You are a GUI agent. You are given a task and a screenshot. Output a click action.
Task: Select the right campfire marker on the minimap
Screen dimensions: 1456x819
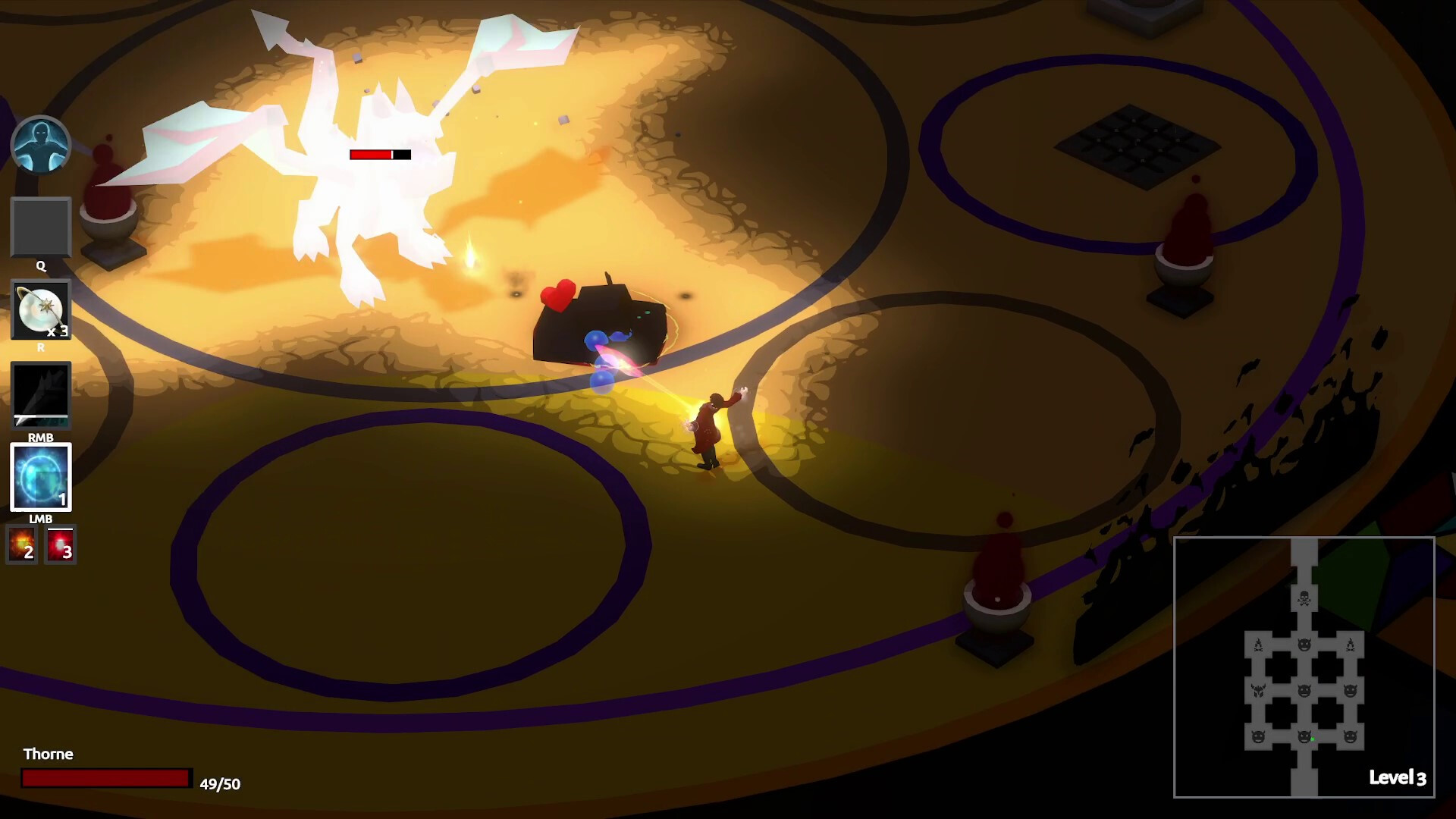tap(1351, 645)
